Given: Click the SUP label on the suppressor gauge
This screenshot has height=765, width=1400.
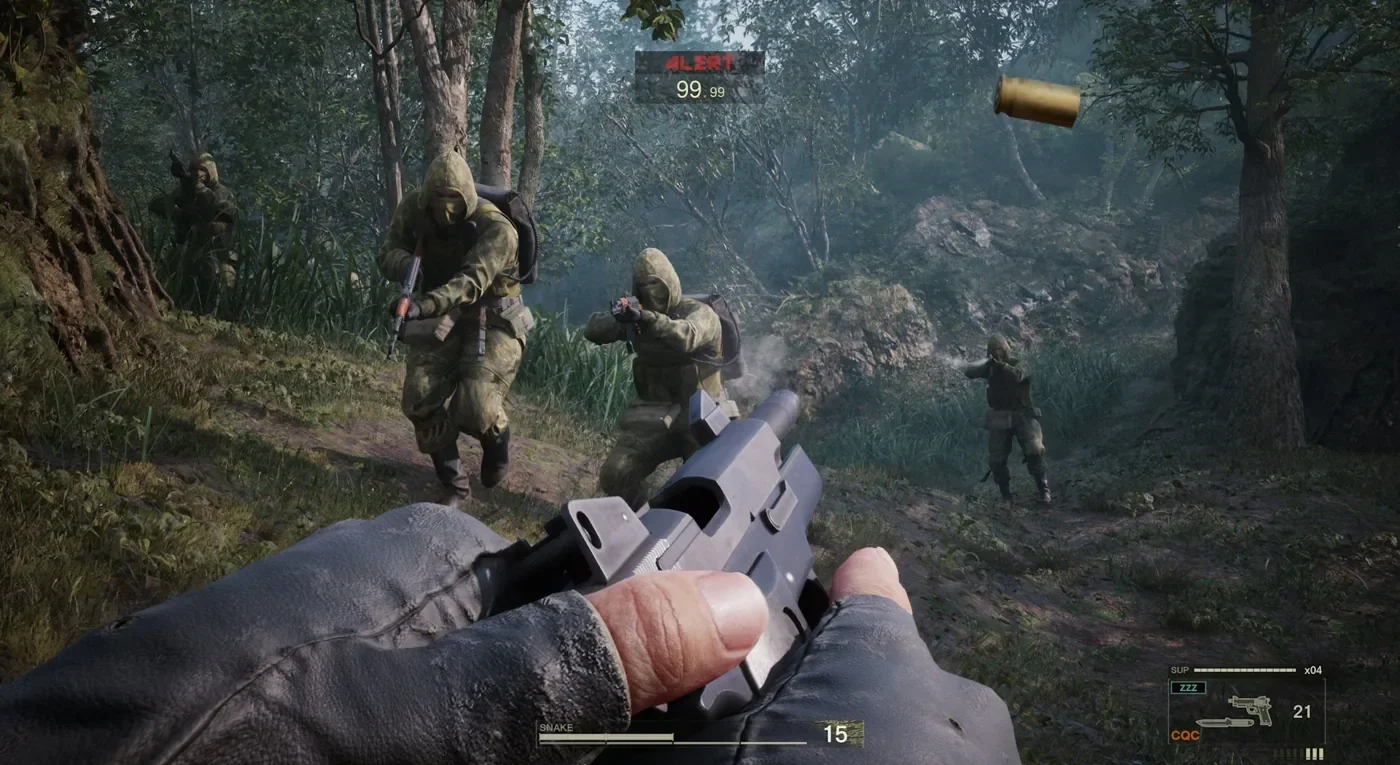Looking at the screenshot, I should point(1180,669).
